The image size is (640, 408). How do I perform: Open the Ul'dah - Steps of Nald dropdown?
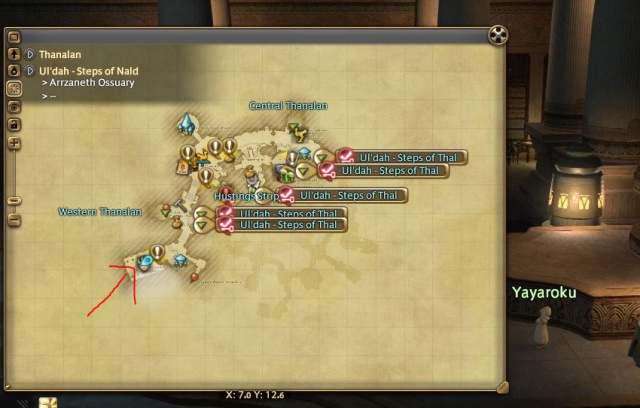pyautogui.click(x=30, y=71)
